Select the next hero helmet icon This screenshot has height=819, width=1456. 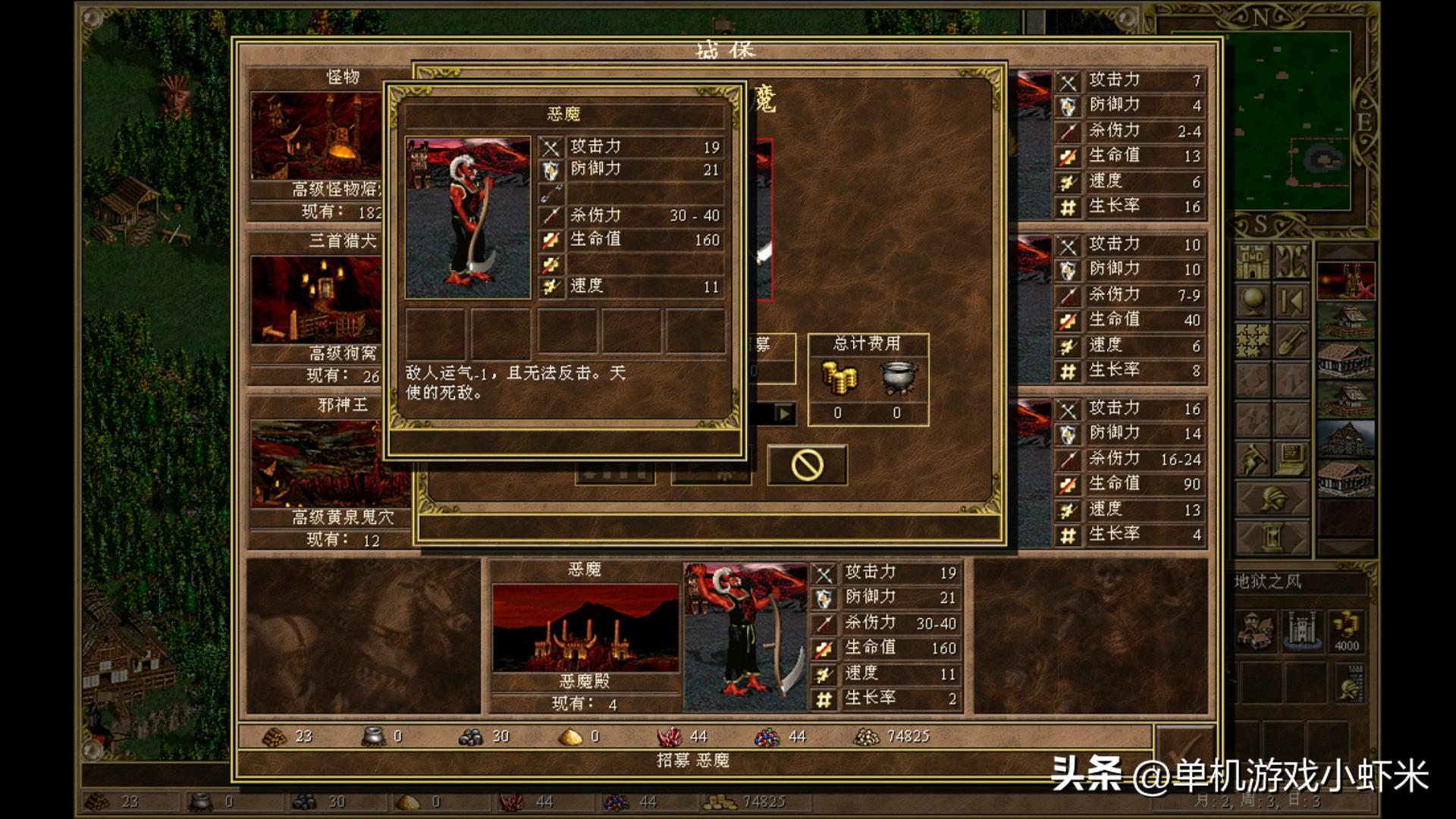(1273, 499)
